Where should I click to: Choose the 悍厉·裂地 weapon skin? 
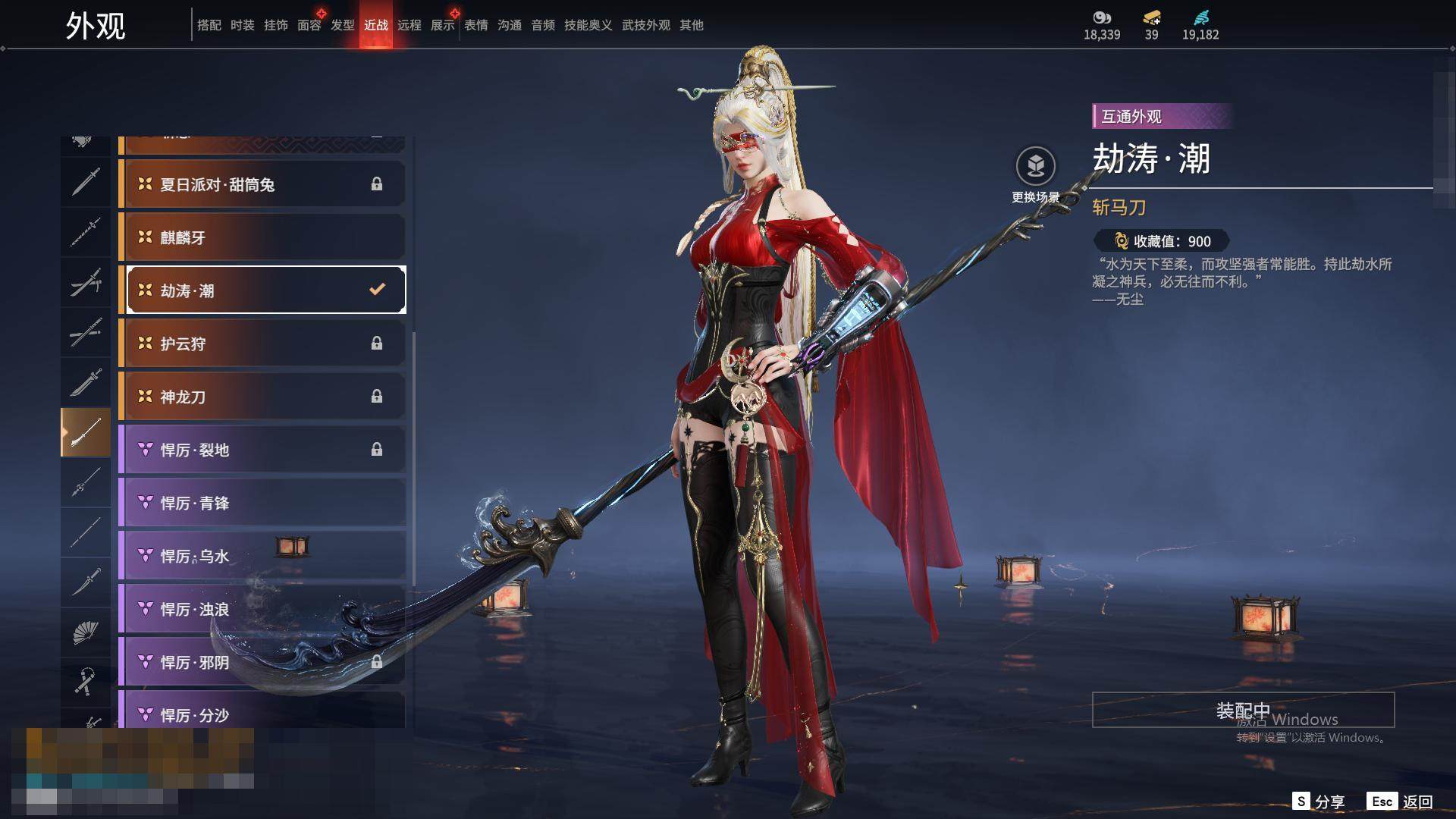click(x=262, y=450)
